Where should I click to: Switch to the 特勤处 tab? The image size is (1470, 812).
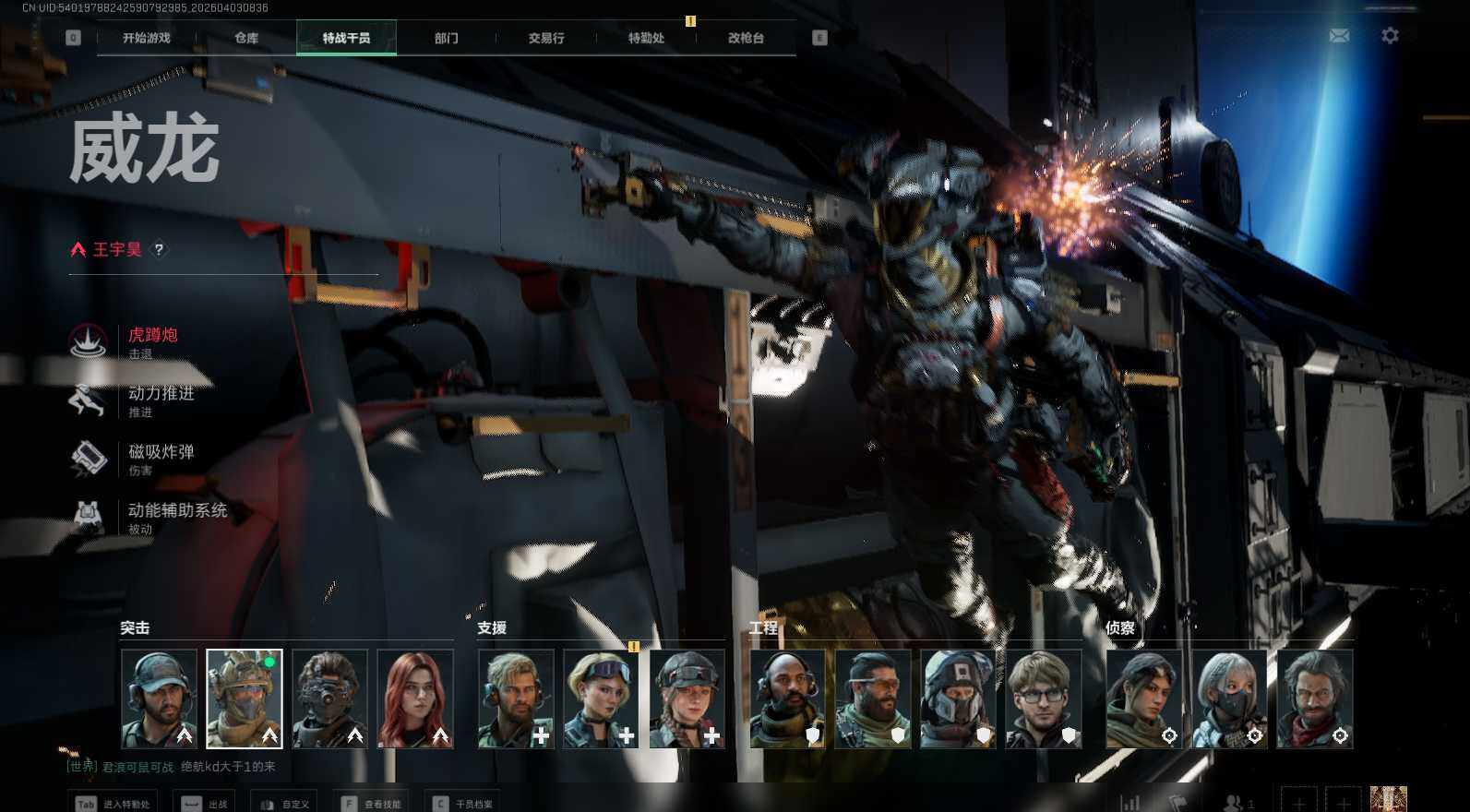coord(646,38)
